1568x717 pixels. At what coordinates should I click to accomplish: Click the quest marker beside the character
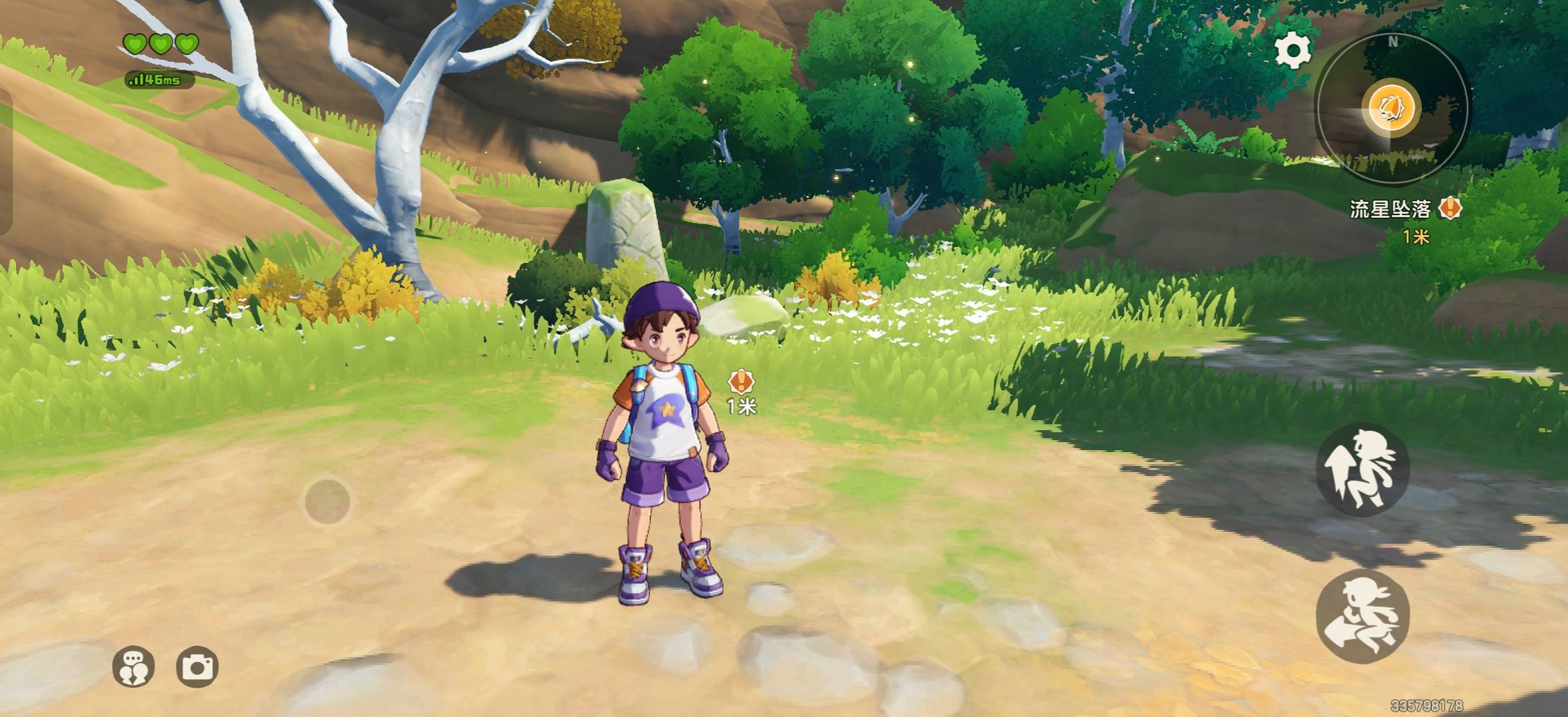(x=741, y=382)
